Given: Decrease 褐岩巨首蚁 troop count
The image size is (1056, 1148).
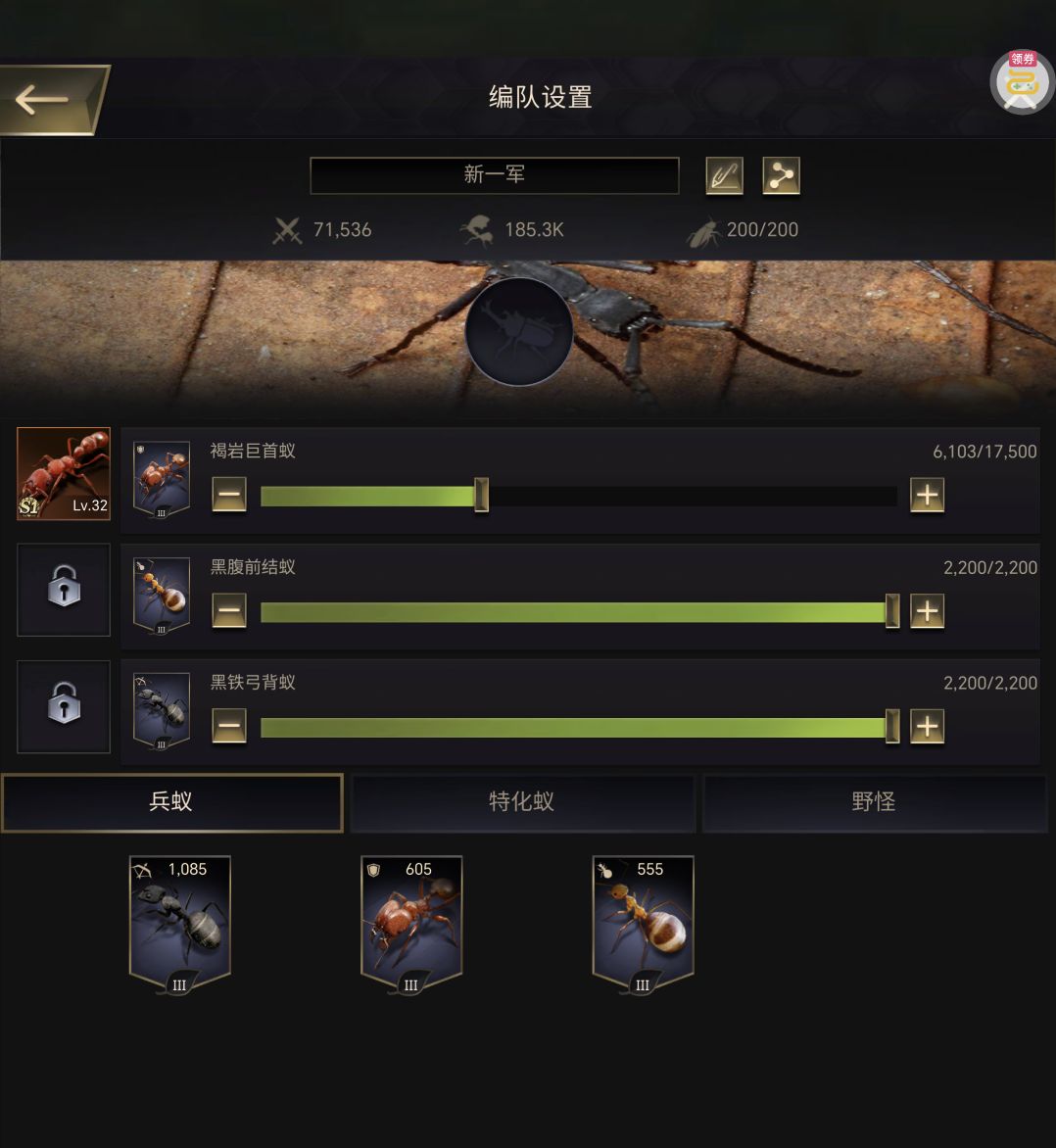Looking at the screenshot, I should 229,496.
